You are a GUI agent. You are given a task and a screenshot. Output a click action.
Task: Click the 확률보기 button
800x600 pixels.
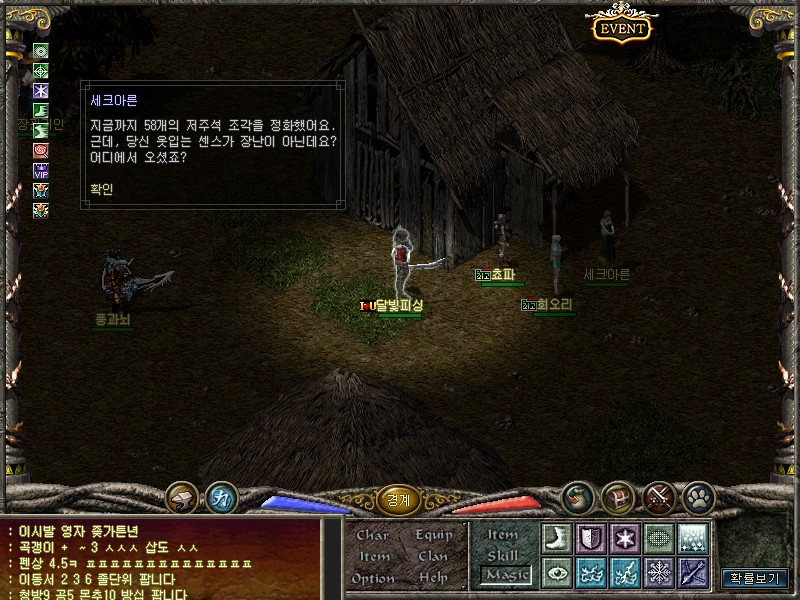coord(755,577)
